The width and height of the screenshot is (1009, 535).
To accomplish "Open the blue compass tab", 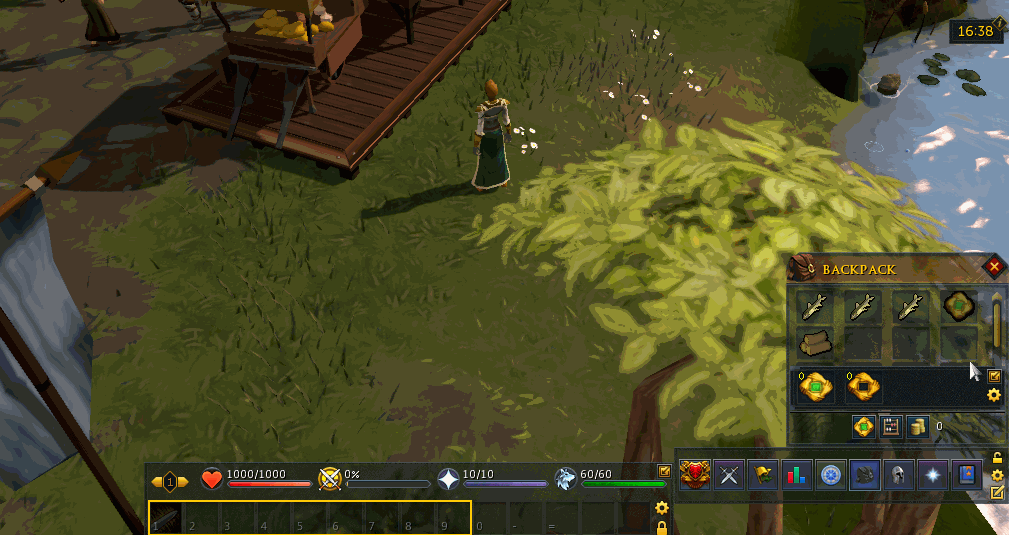I will pyautogui.click(x=829, y=475).
